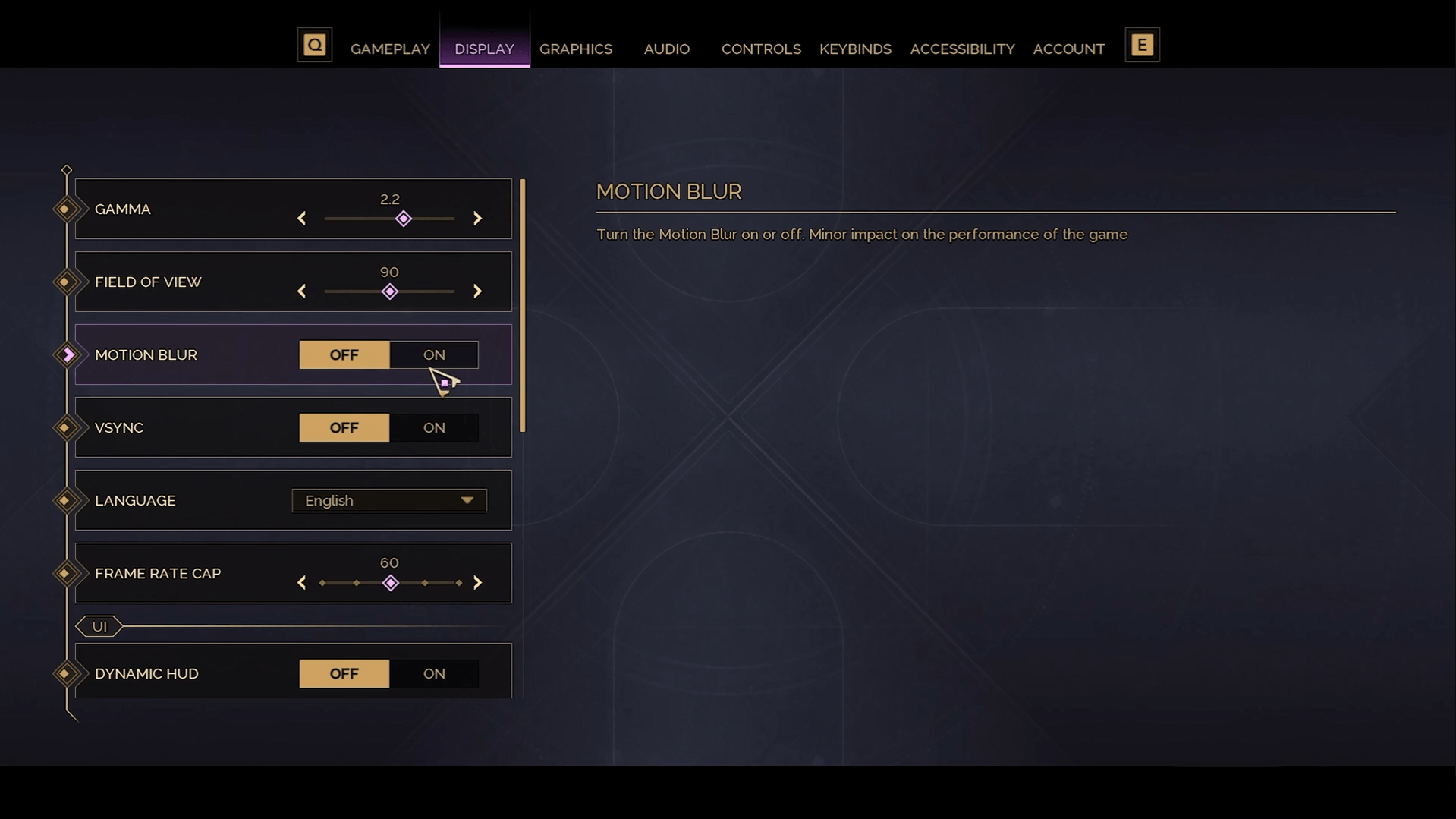Increase the Frame Rate Cap
The image size is (1456, 819).
[477, 583]
